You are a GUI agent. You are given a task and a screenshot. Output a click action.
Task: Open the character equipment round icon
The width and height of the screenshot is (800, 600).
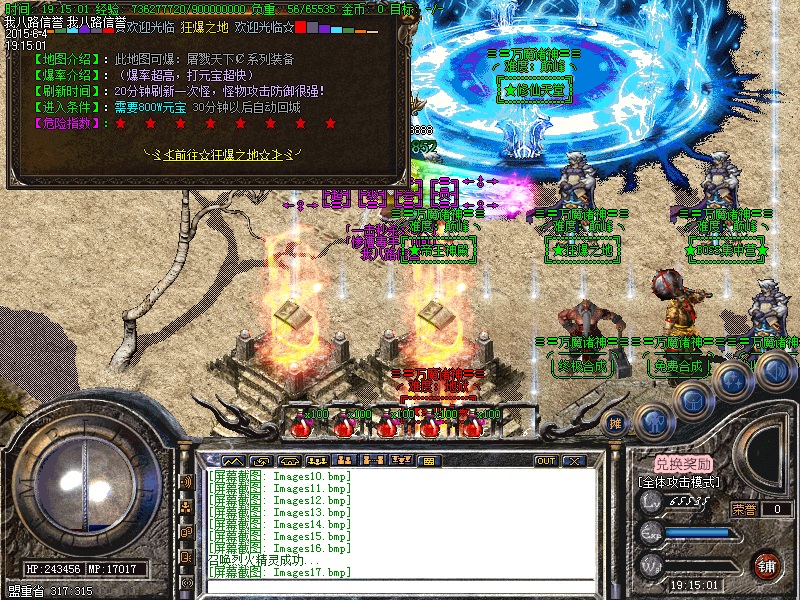point(654,422)
